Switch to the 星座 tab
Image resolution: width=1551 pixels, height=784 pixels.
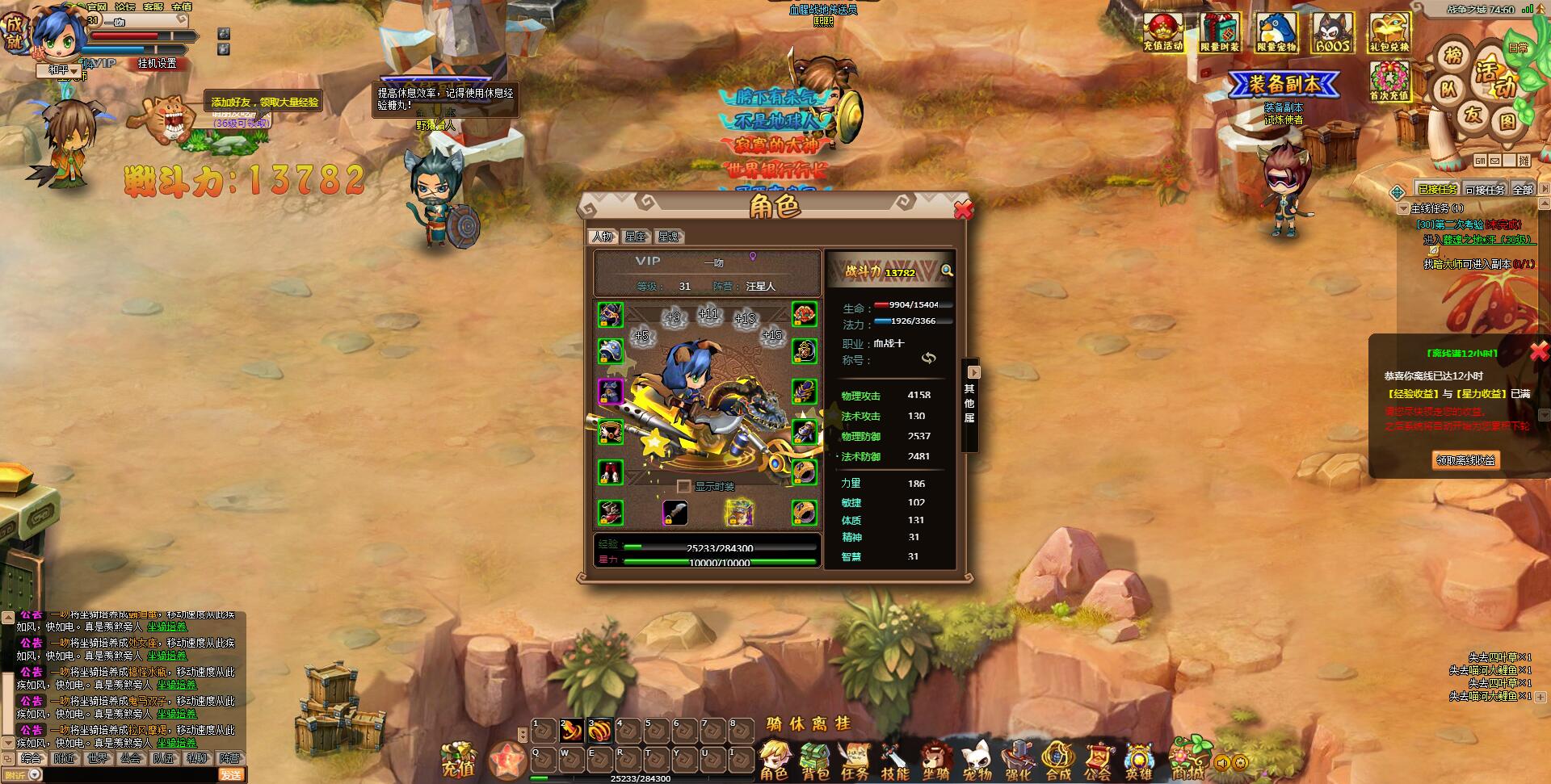coord(636,237)
